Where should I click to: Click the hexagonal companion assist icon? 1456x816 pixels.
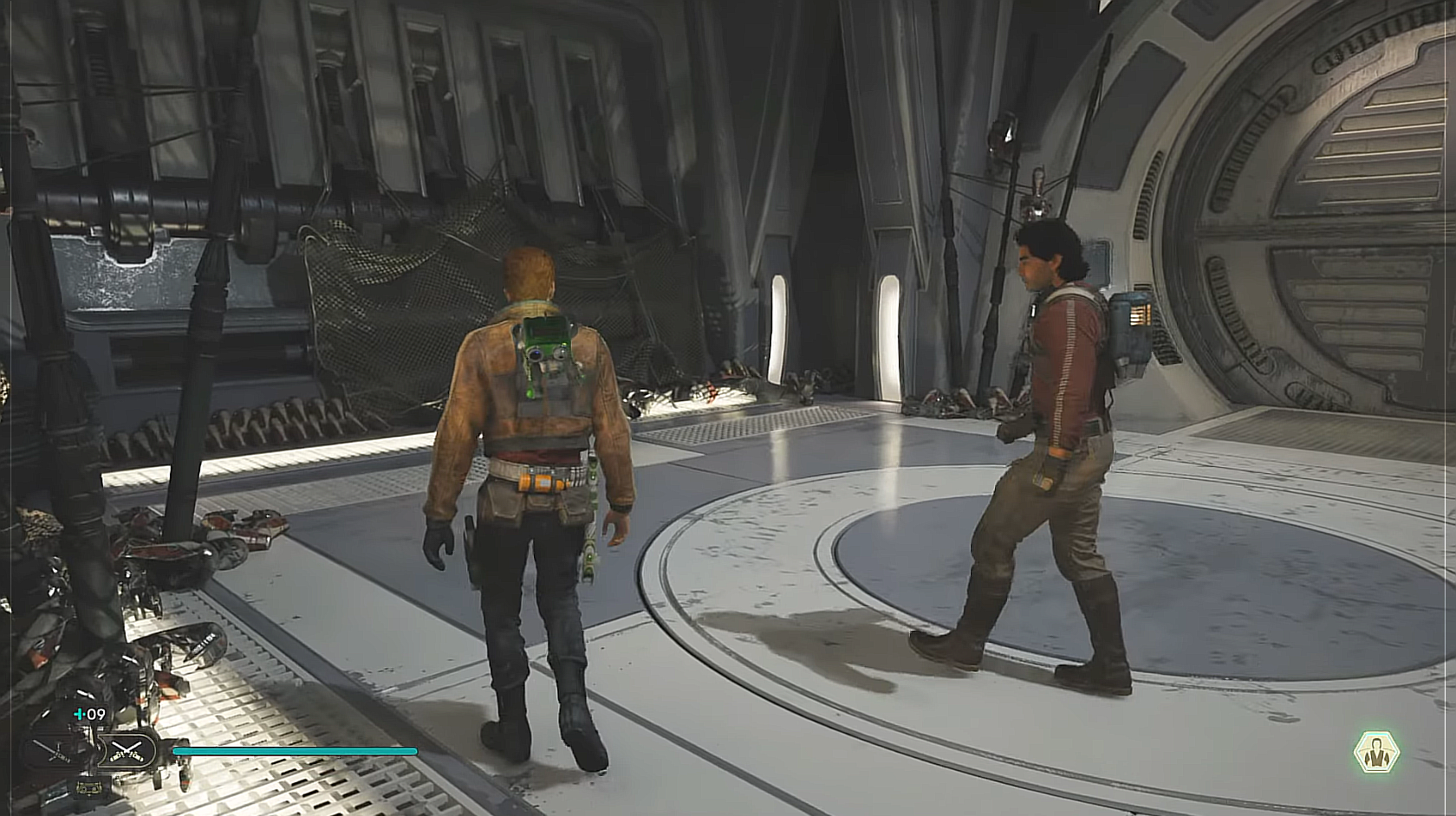1376,753
